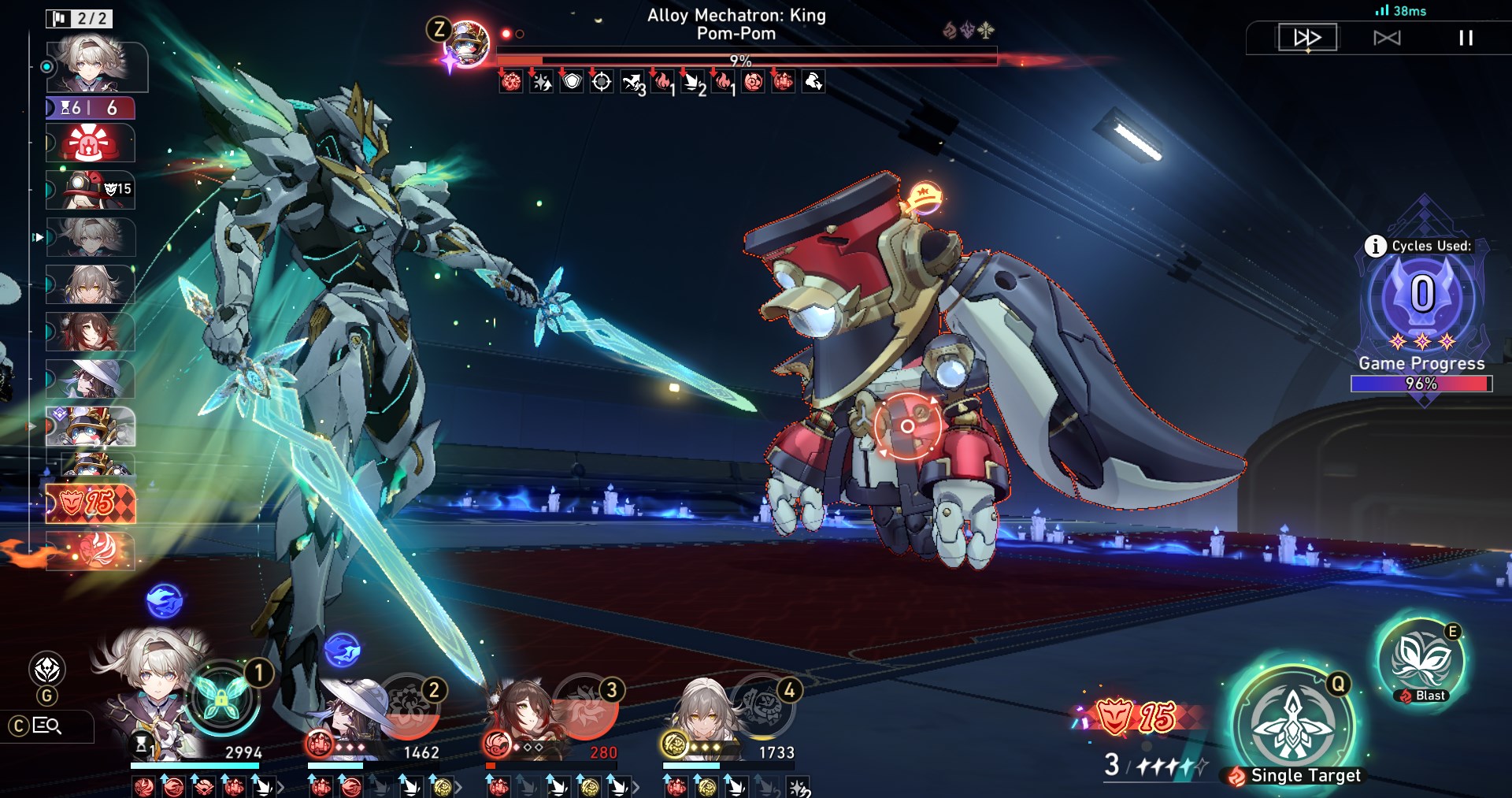Image resolution: width=1512 pixels, height=798 pixels.
Task: Use the Single Target basic attack
Action: pyautogui.click(x=1293, y=723)
